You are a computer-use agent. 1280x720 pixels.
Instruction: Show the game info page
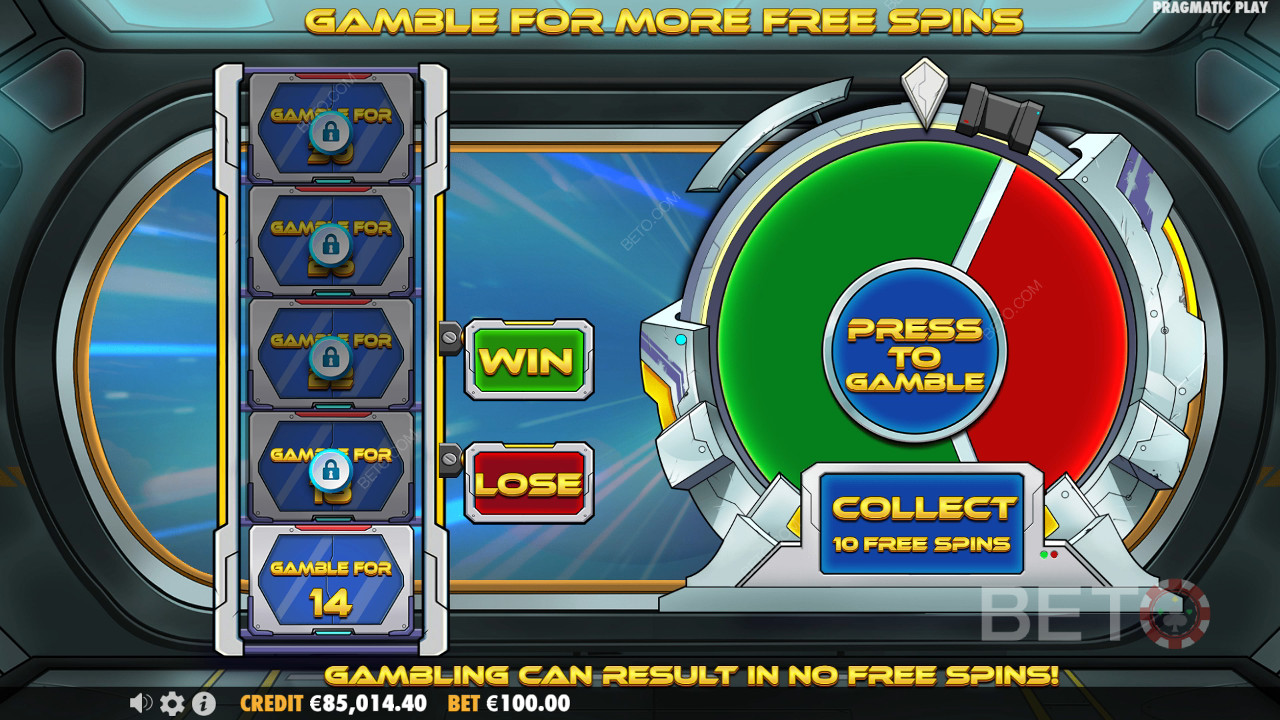(202, 703)
